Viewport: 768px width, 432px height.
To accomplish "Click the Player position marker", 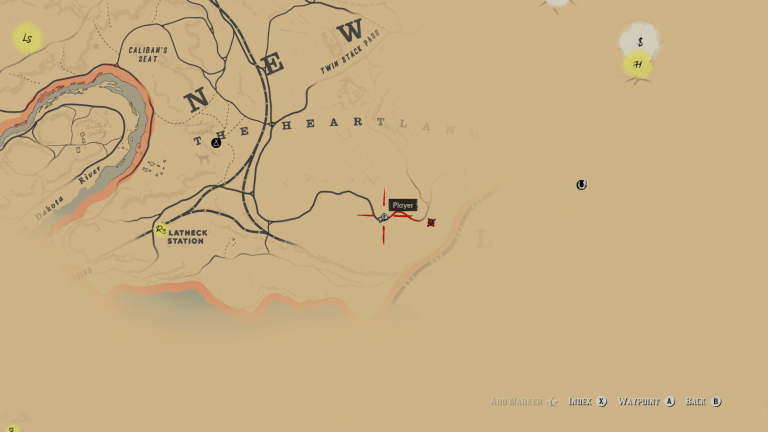I will tap(383, 217).
